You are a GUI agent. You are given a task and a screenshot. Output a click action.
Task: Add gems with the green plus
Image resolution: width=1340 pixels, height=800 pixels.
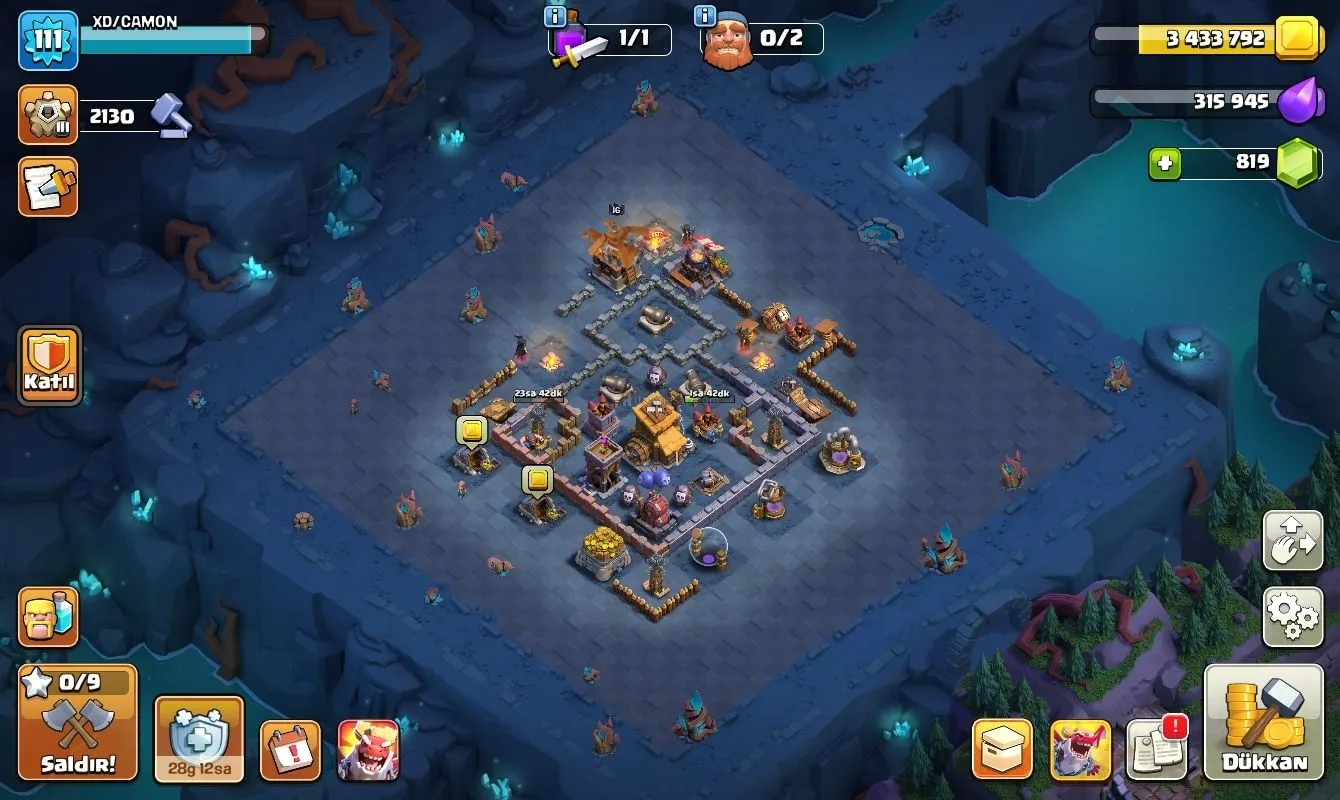pos(1164,162)
